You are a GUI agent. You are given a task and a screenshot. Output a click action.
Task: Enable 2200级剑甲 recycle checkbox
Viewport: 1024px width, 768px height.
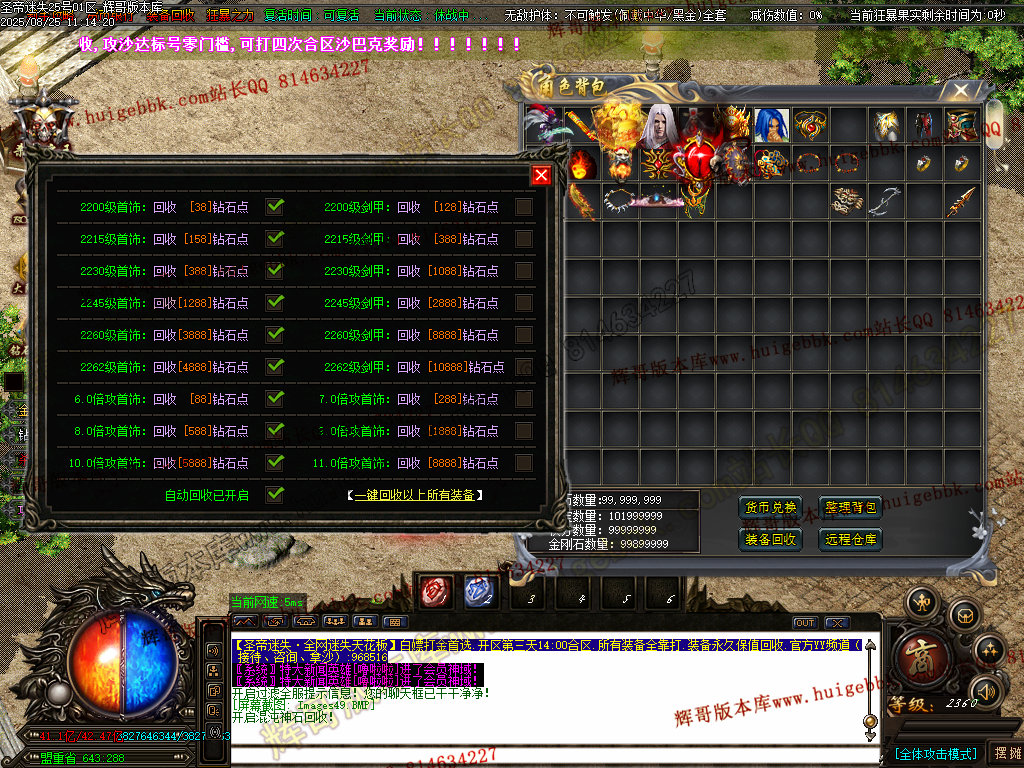[524, 207]
